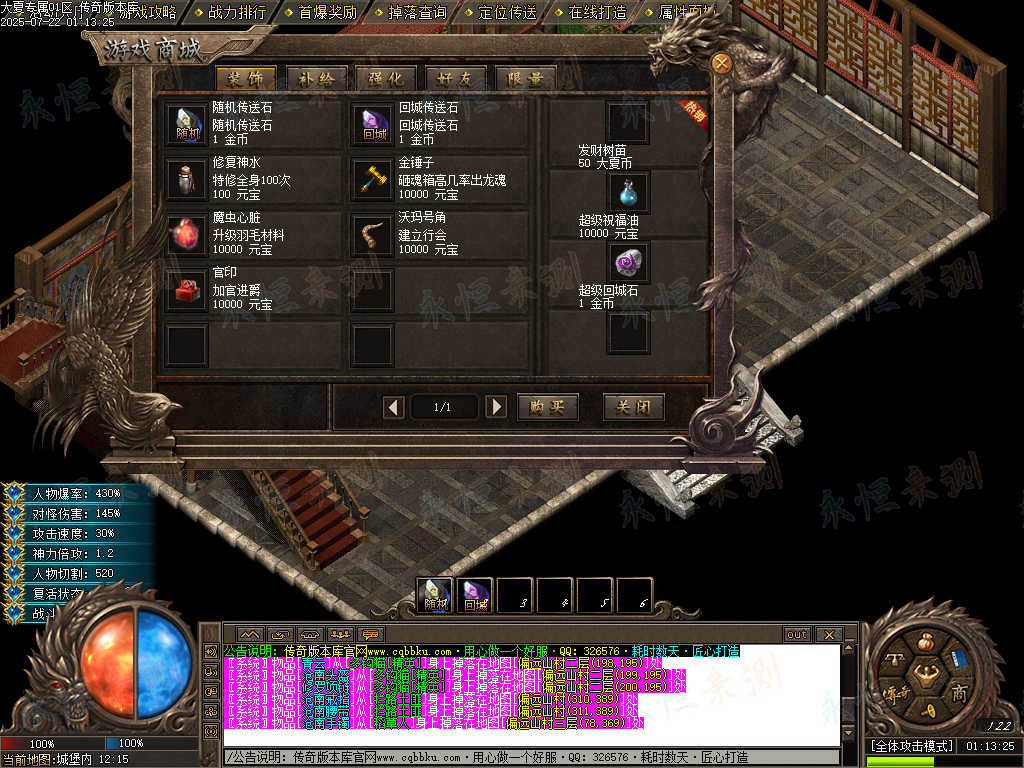Show the 限量 limited items tab
Screen dimensions: 1024x768
pyautogui.click(x=525, y=79)
